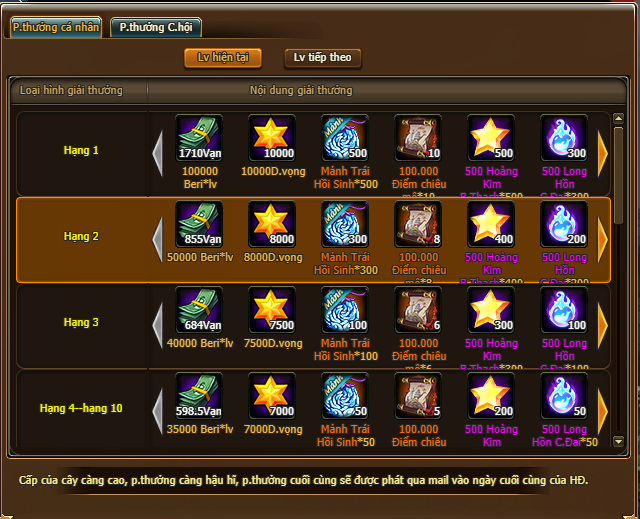640x519 pixels.
Task: Show next rewards with Hạng 1 right arrow
Action: point(603,152)
